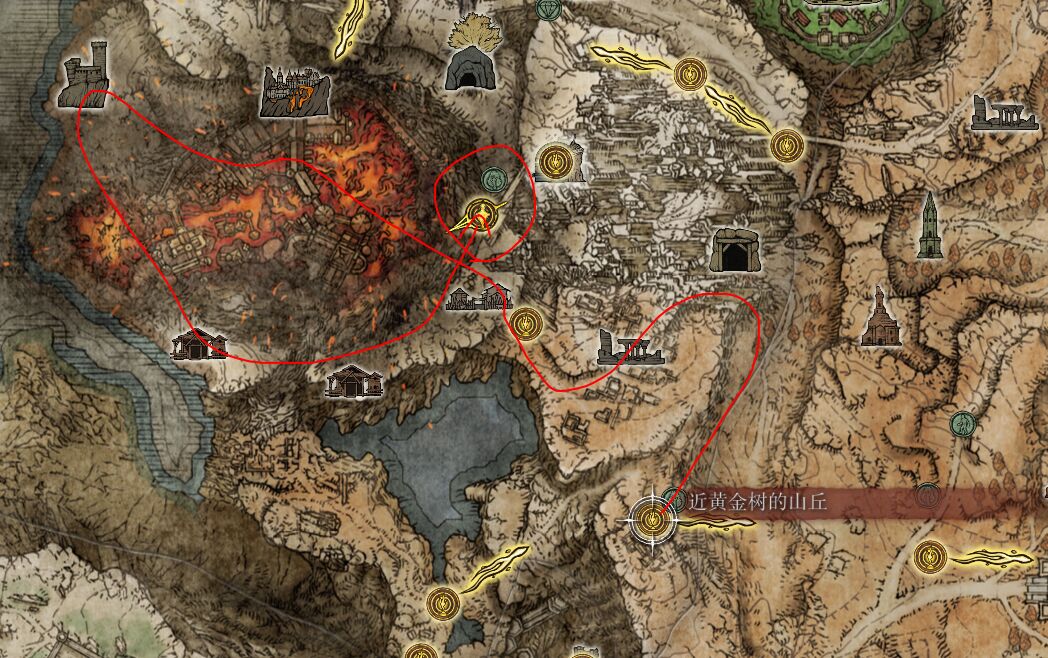The width and height of the screenshot is (1048, 658).
Task: Select the highlighted 近黄金树的山丘 site of grace
Action: pos(651,519)
